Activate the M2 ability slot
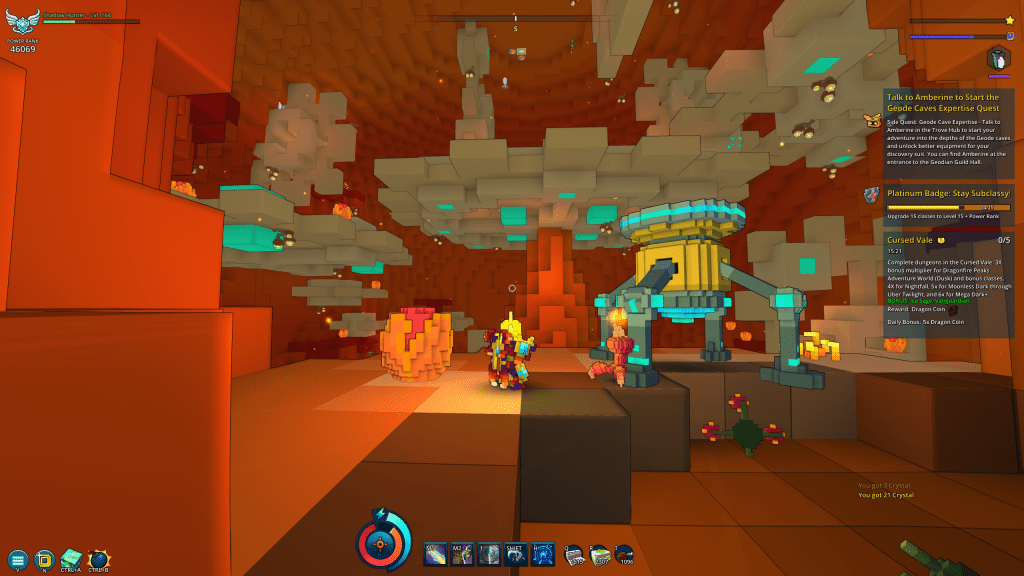The image size is (1024, 576). point(462,555)
